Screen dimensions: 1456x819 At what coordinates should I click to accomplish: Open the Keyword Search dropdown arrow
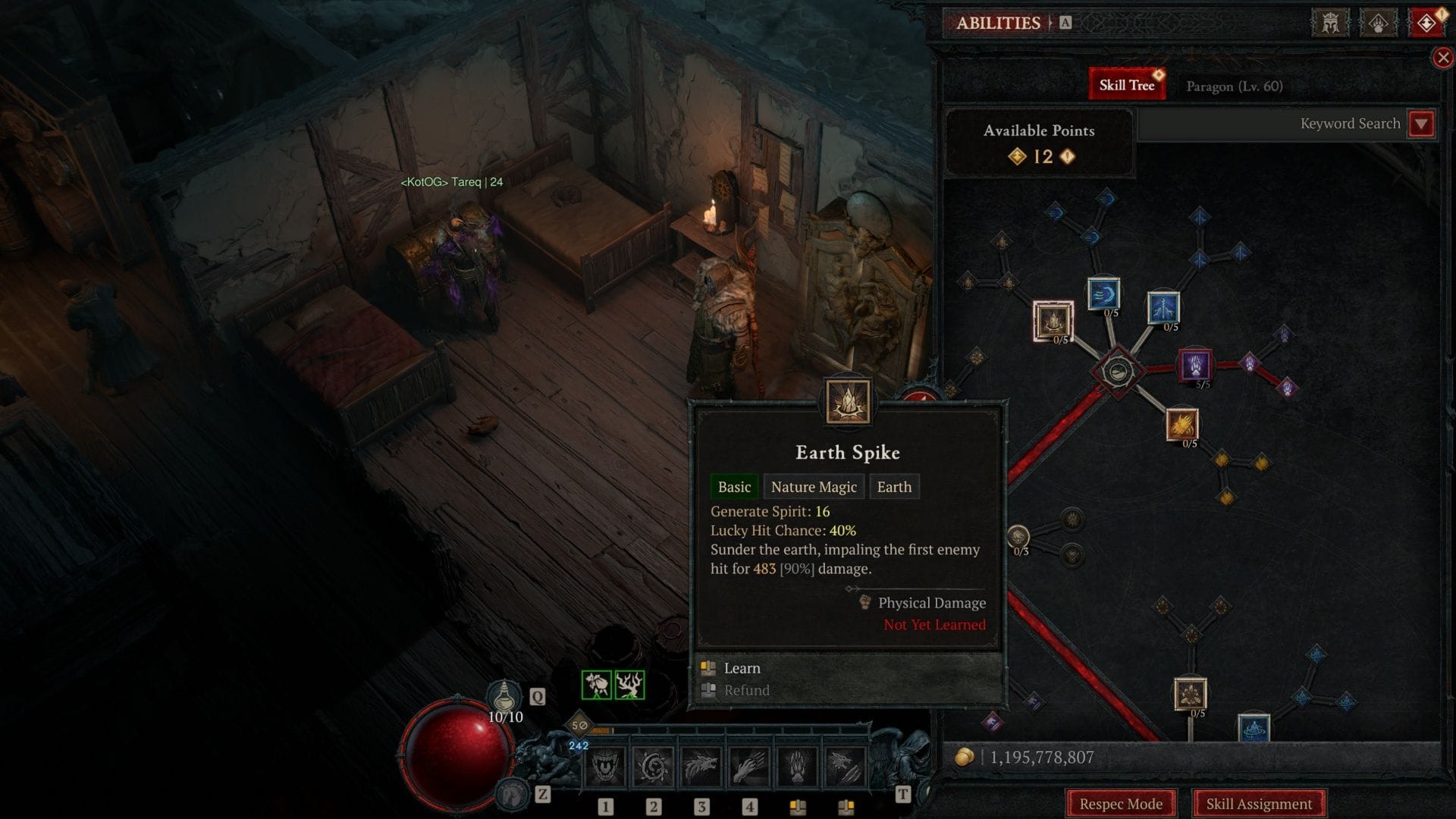tap(1421, 124)
